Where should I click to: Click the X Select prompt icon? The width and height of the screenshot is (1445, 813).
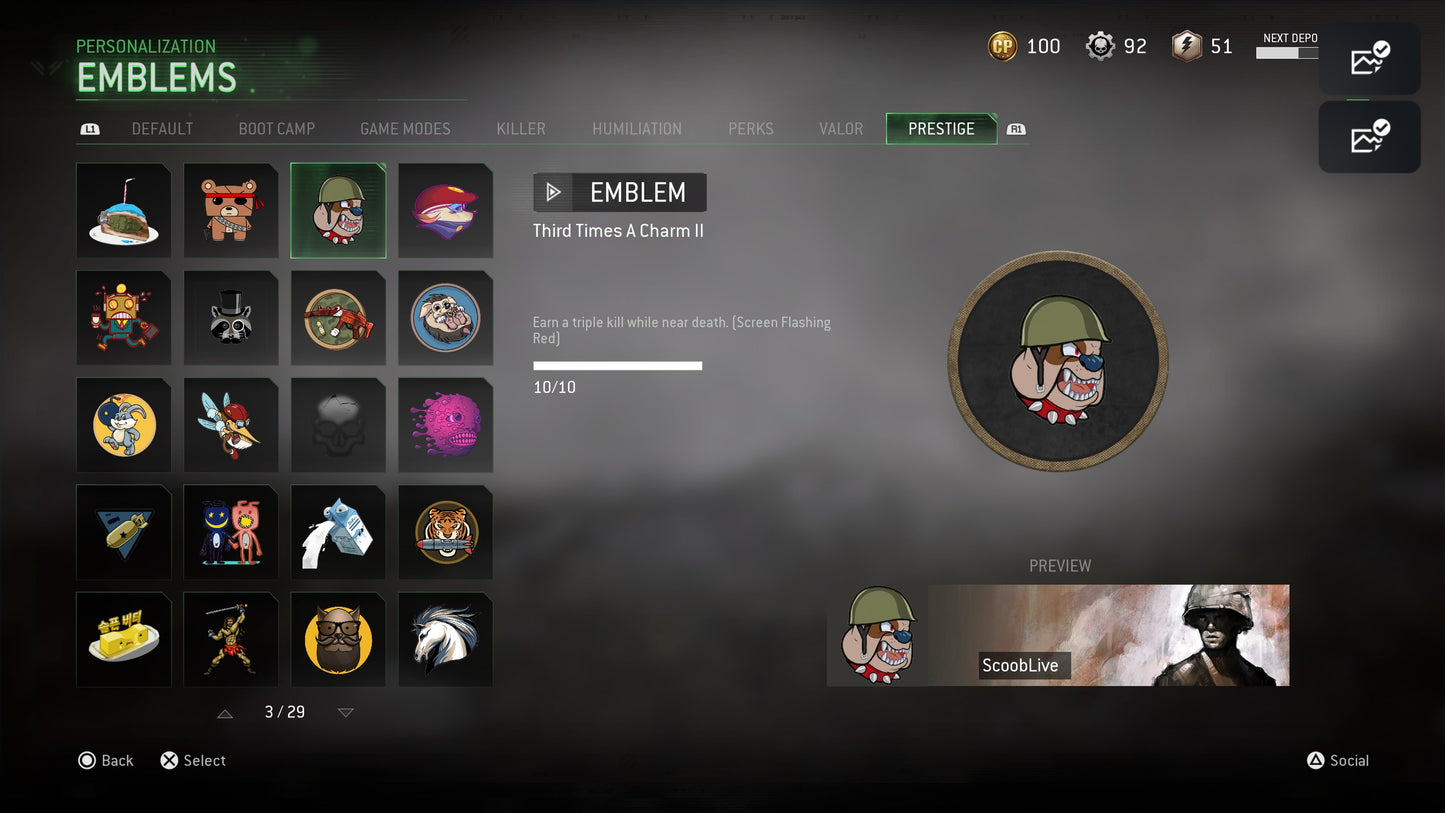pos(168,761)
